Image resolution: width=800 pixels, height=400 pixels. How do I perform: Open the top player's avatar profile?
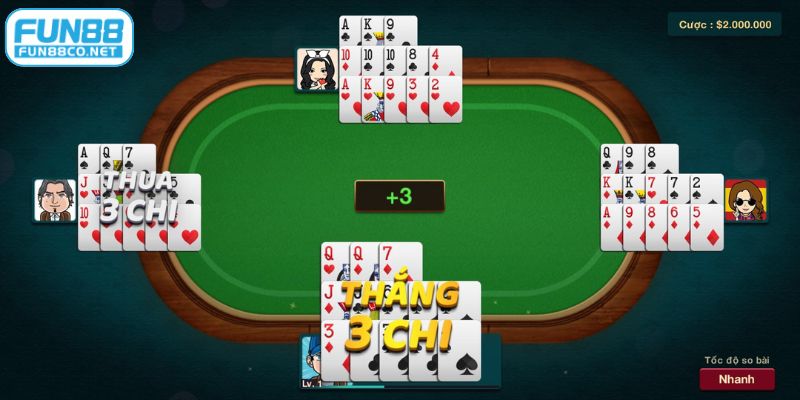tap(316, 70)
